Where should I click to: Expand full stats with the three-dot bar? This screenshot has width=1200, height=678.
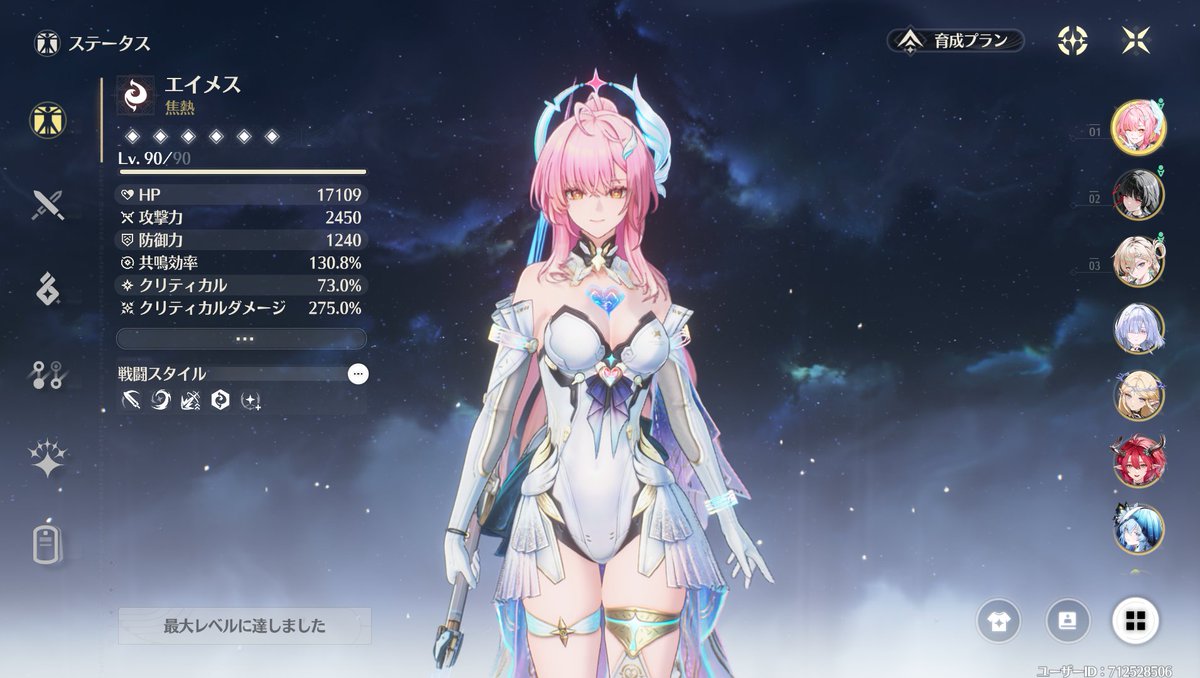(x=241, y=339)
